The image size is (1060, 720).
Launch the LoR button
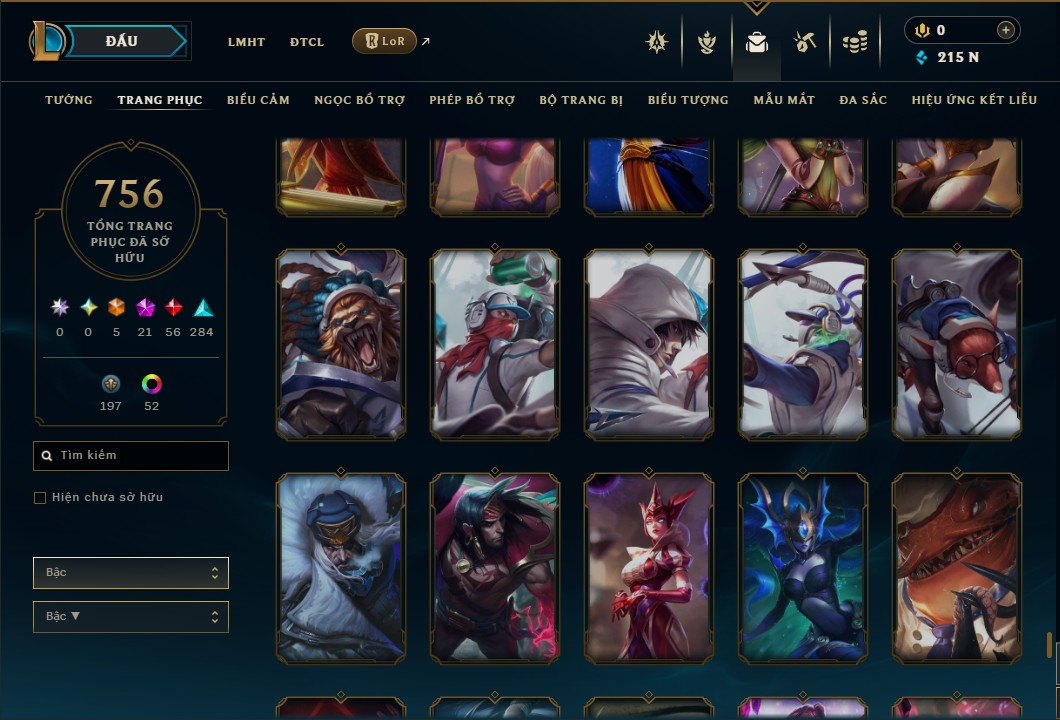[384, 41]
